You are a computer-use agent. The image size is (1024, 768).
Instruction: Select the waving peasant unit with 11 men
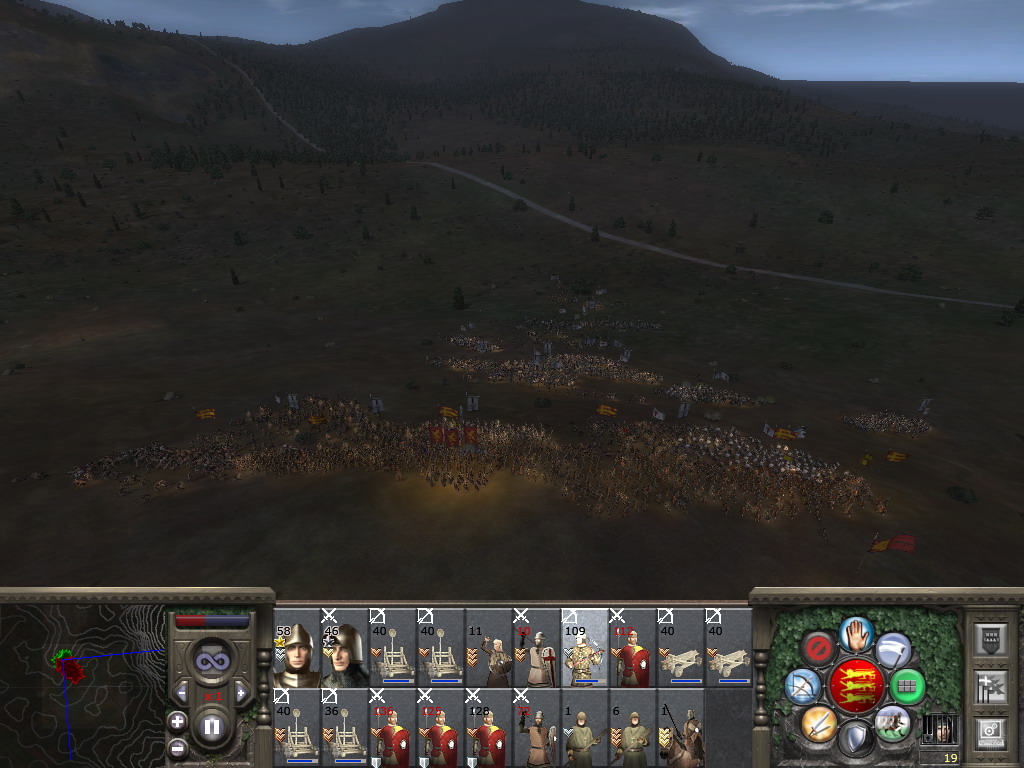488,648
